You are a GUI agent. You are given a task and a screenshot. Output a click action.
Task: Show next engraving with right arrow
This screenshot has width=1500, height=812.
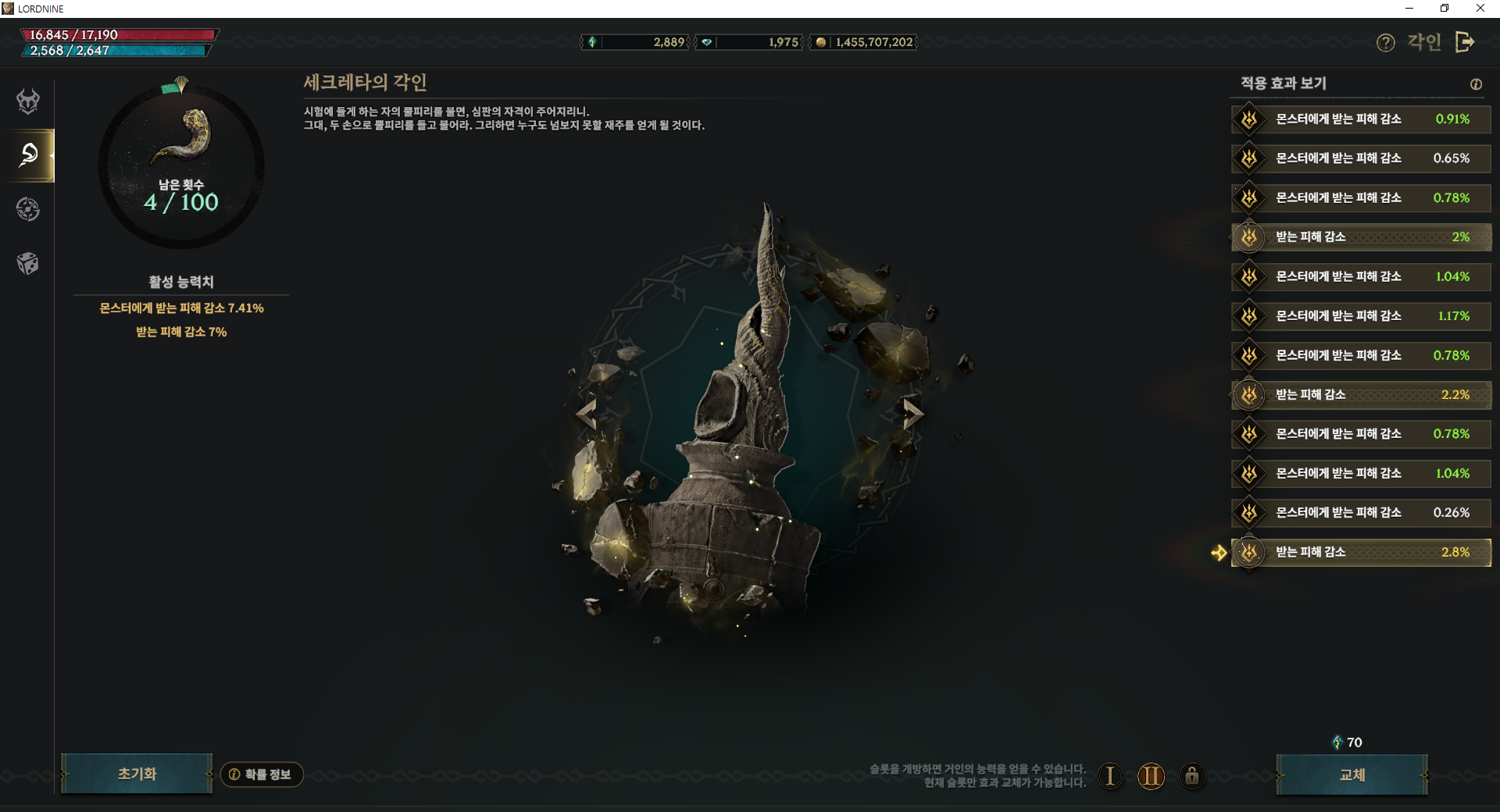(x=912, y=413)
